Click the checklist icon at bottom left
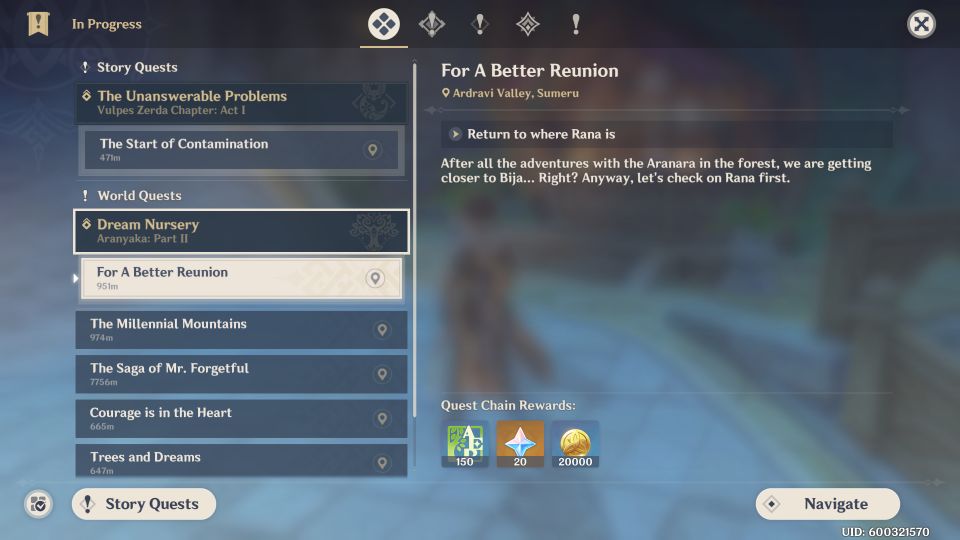Image resolution: width=960 pixels, height=540 pixels. [38, 504]
